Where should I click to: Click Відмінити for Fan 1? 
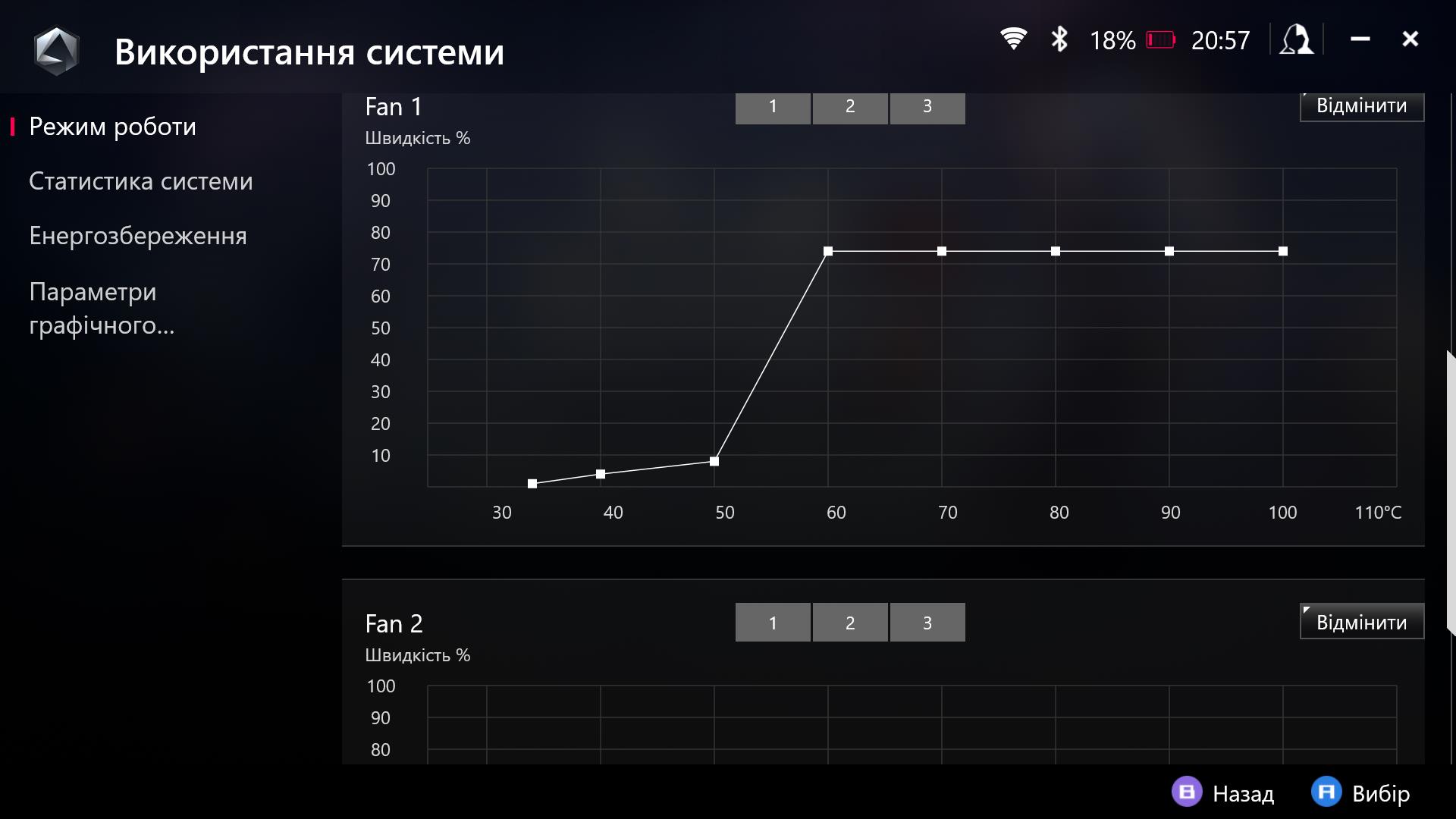[1361, 106]
